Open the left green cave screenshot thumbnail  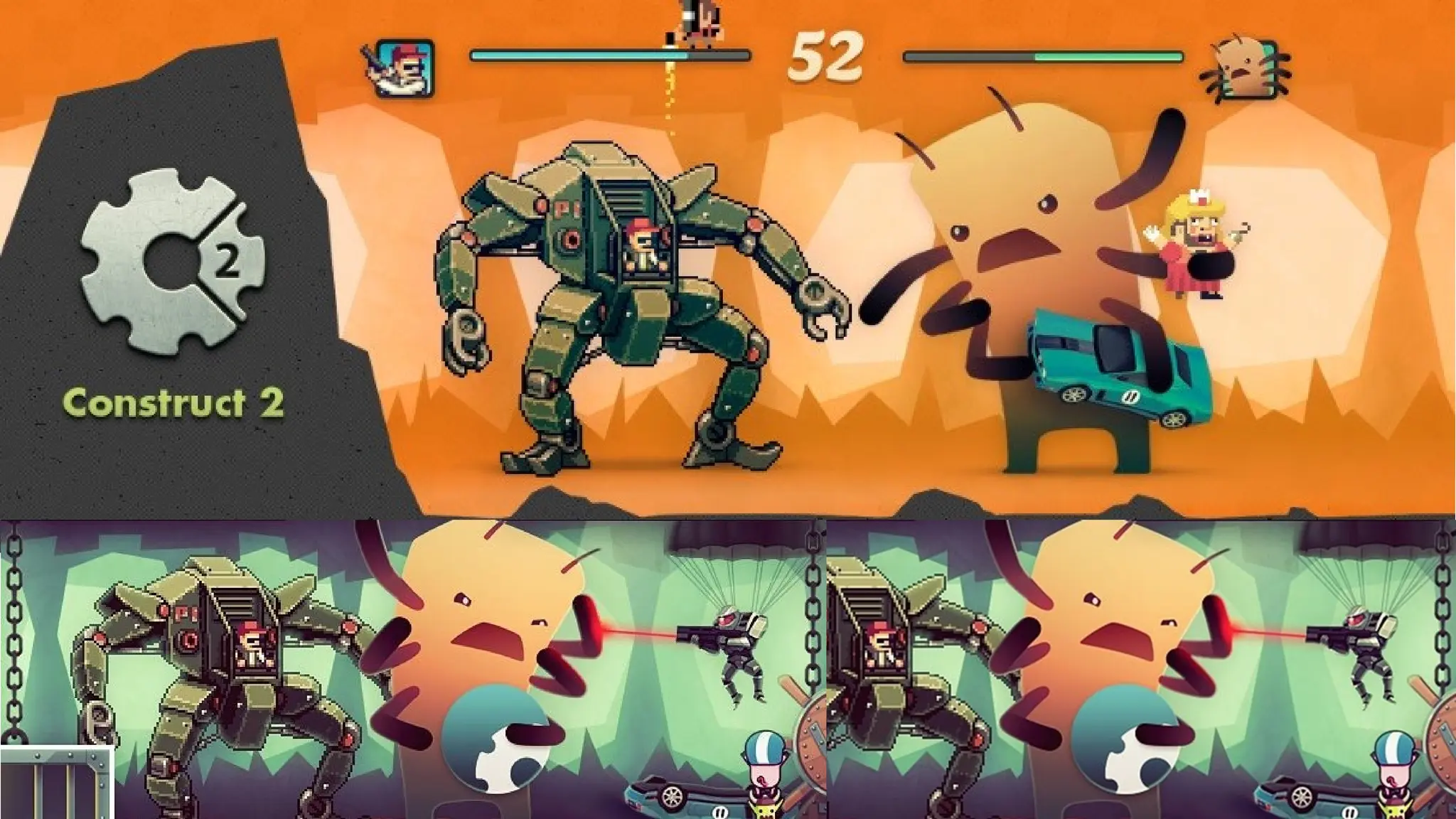pyautogui.click(x=412, y=668)
